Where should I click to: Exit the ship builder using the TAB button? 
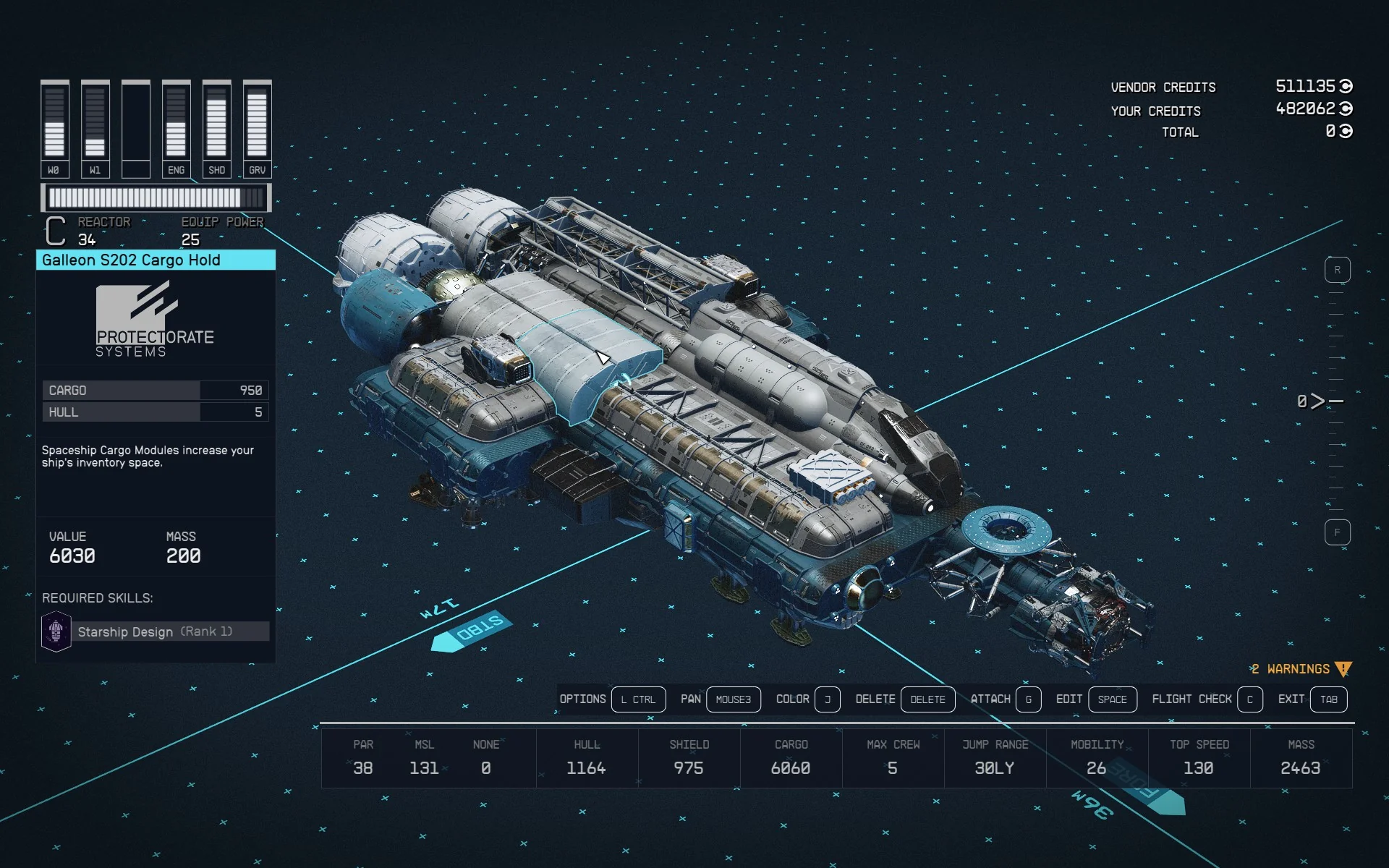[x=1328, y=699]
